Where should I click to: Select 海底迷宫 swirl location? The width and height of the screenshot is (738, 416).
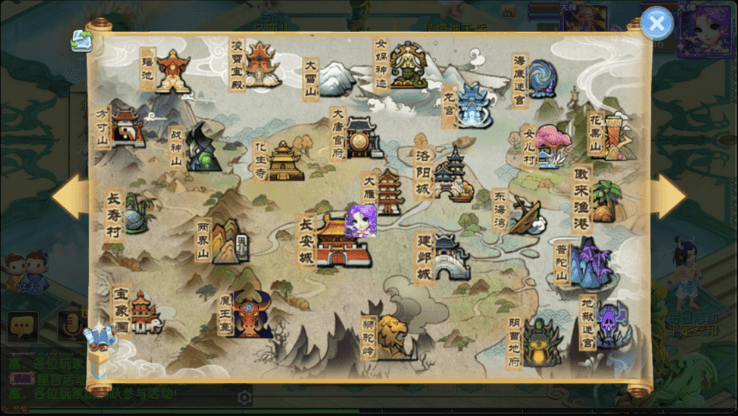(x=541, y=78)
